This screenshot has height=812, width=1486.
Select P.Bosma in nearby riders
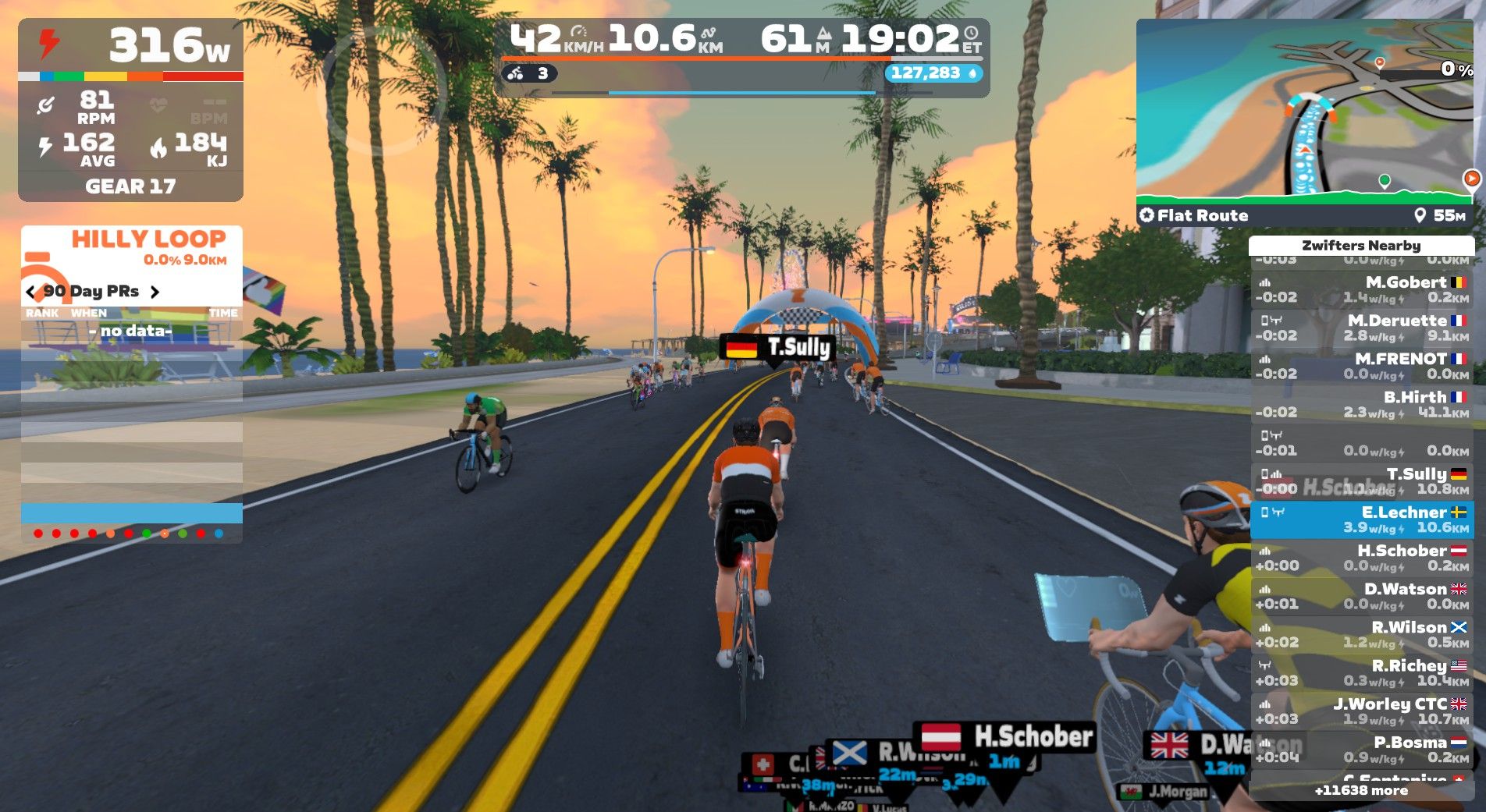(1361, 749)
